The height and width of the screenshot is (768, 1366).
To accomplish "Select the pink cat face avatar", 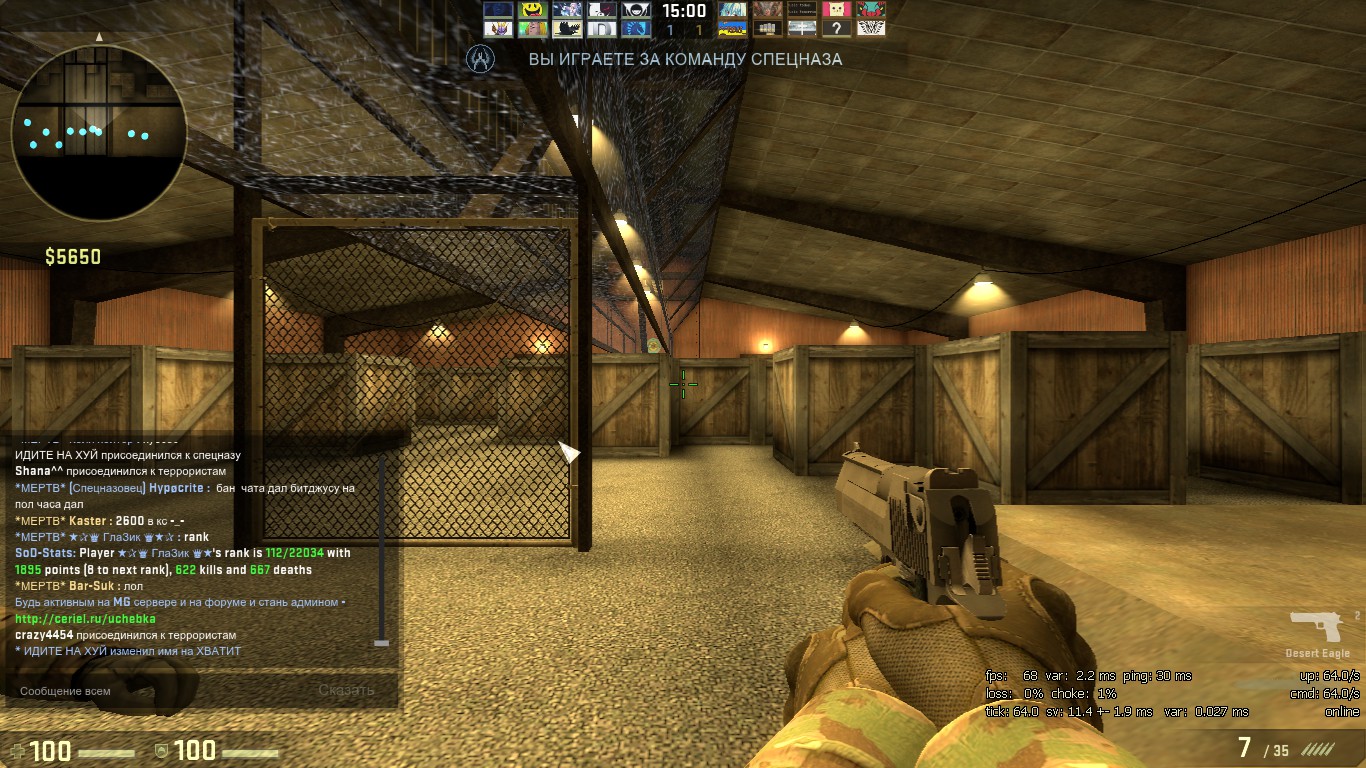I will click(836, 10).
